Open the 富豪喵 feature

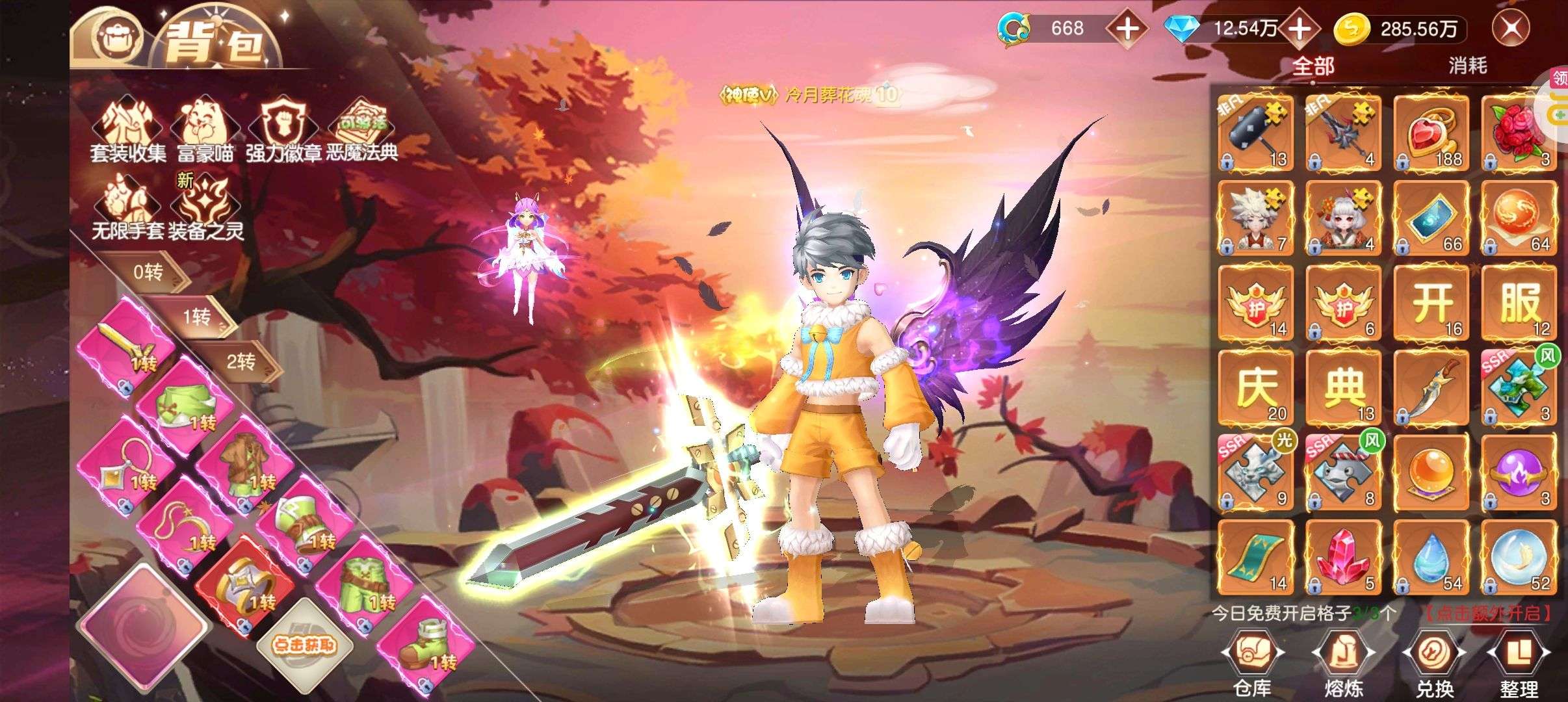[x=205, y=131]
